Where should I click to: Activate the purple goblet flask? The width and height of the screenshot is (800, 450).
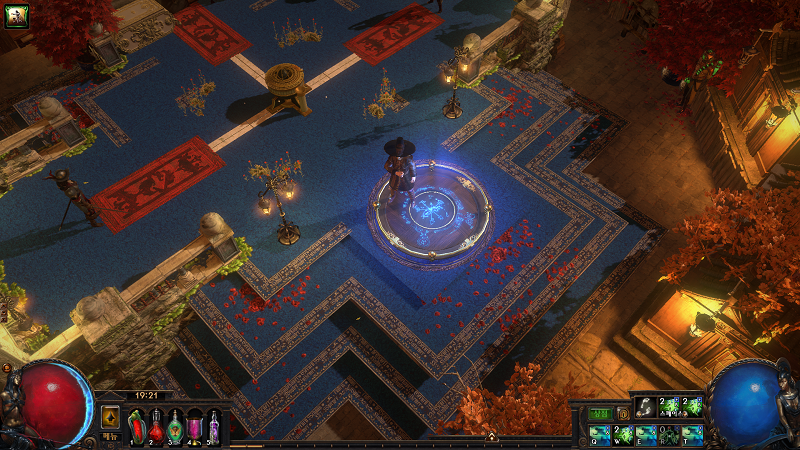tap(194, 427)
